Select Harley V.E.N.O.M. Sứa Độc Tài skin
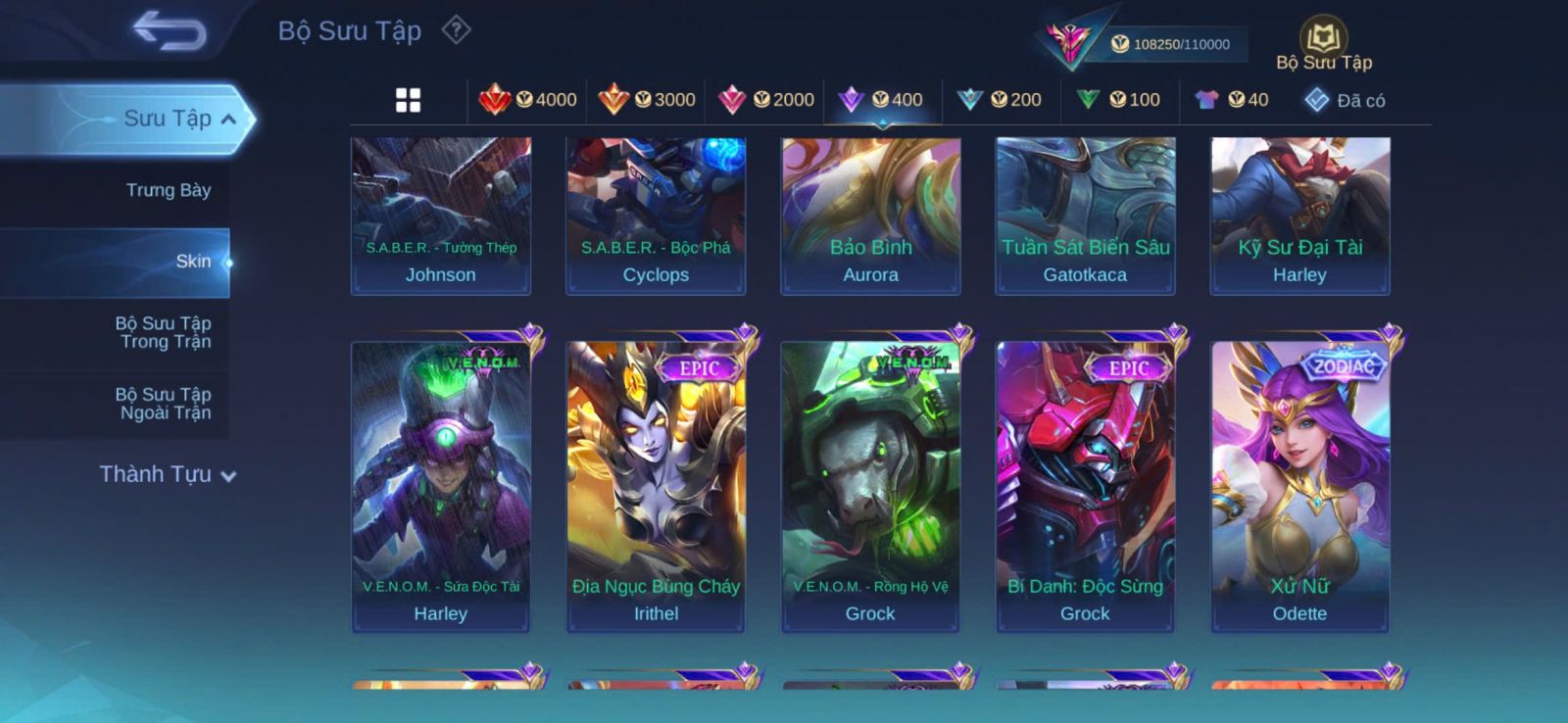Screen dimensions: 1568x723 tap(441, 486)
